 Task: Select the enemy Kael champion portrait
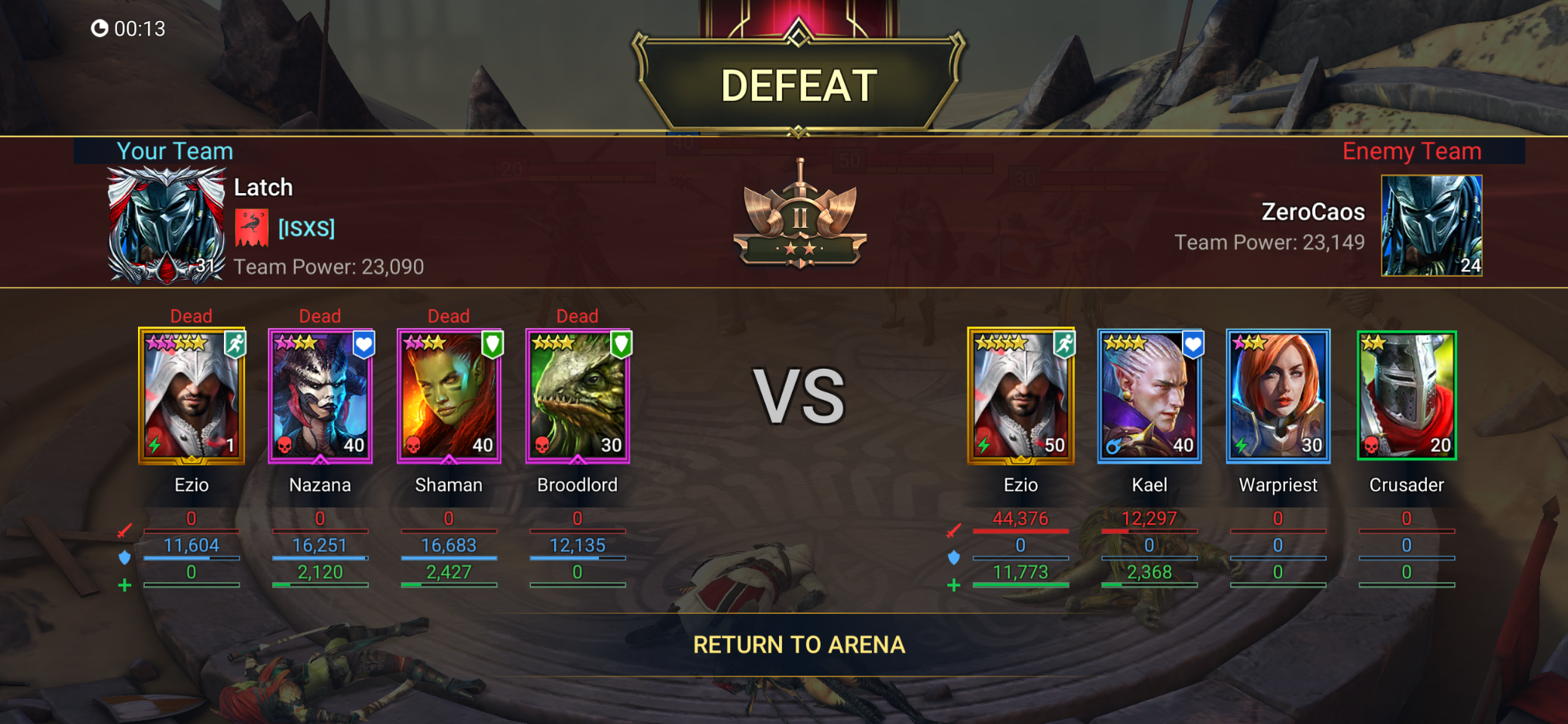(1149, 396)
